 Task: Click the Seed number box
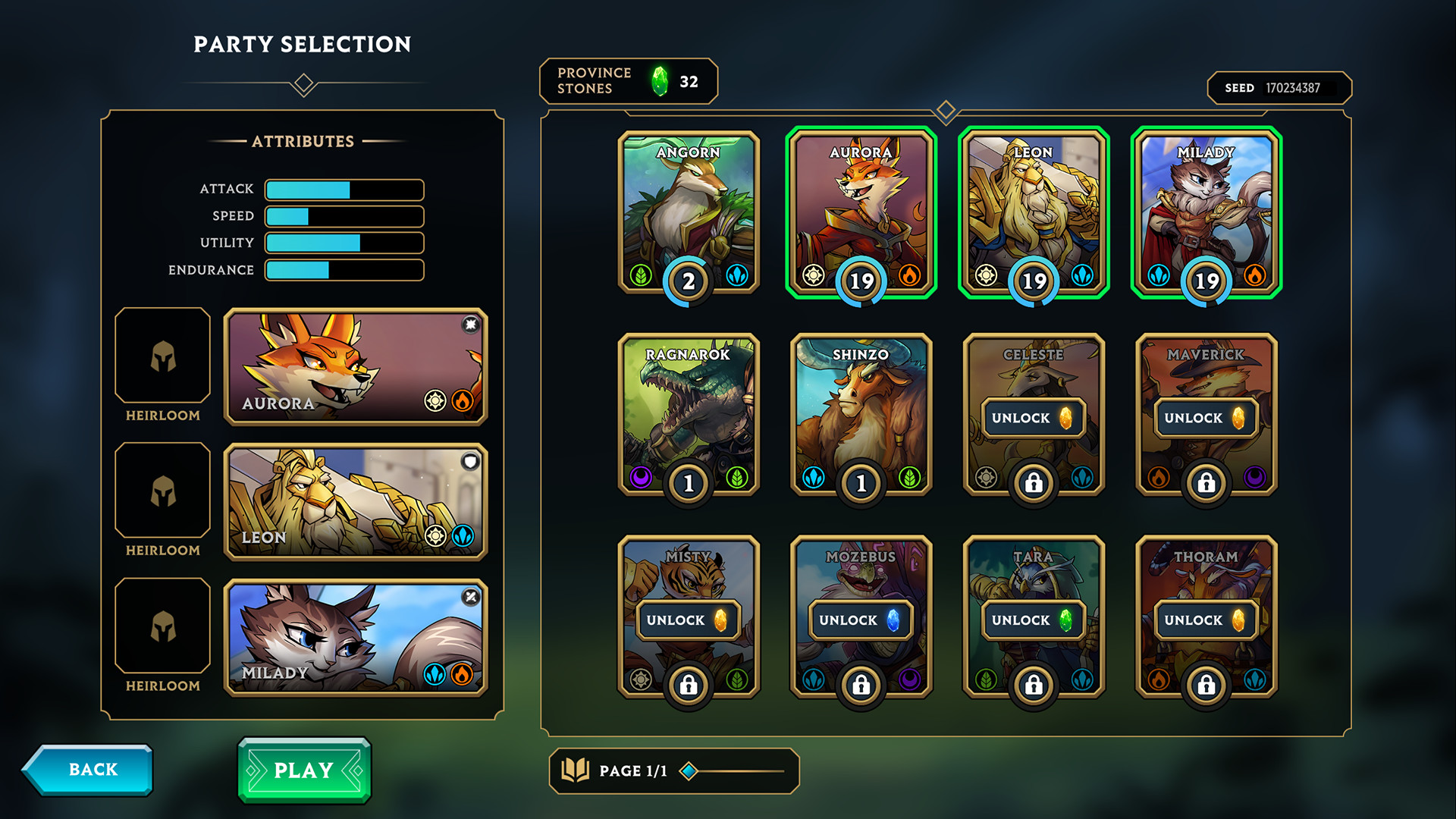[1279, 88]
